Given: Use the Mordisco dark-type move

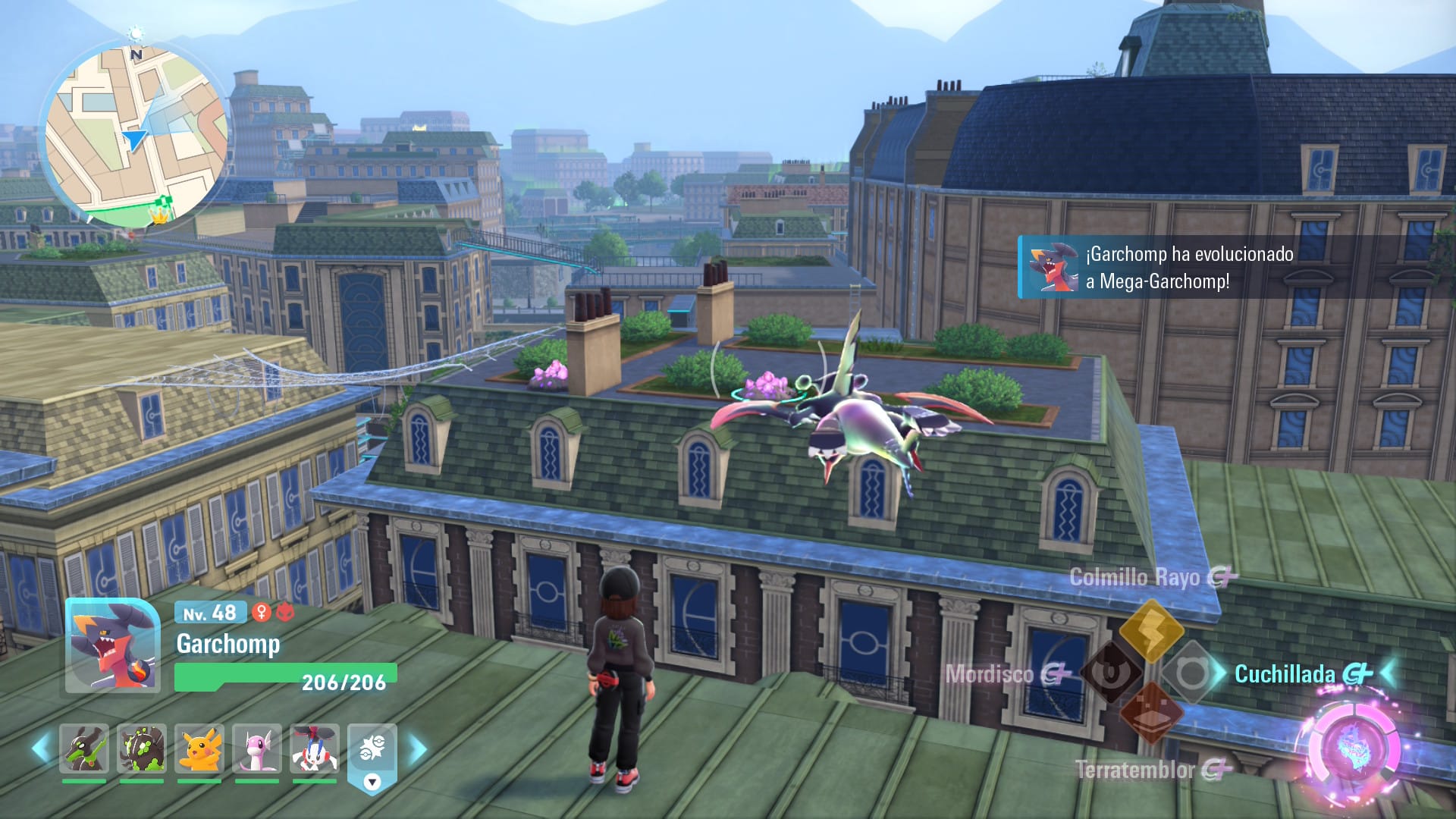Looking at the screenshot, I should pyautogui.click(x=1112, y=672).
